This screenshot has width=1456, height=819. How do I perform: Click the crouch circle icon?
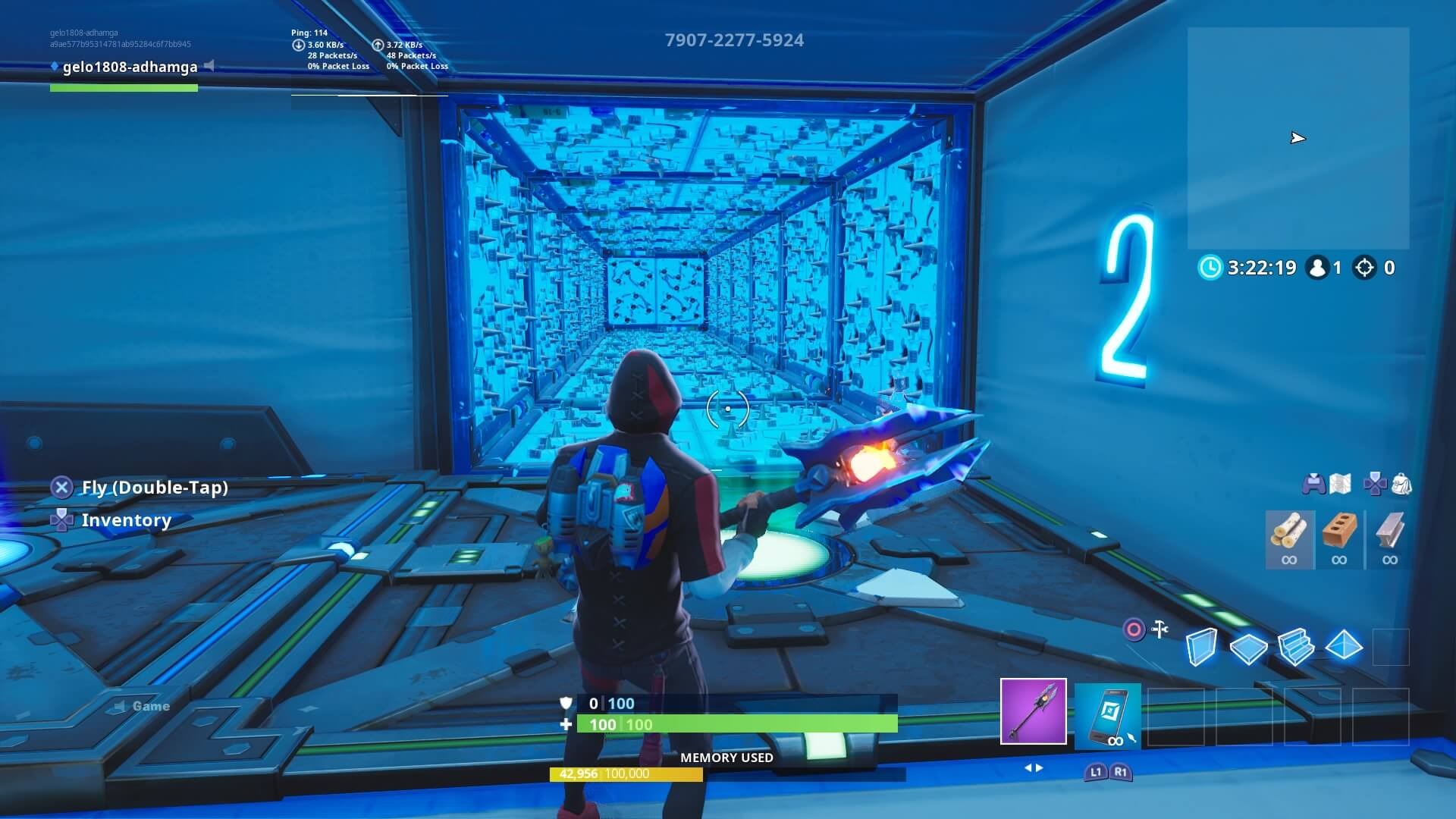[x=1134, y=629]
